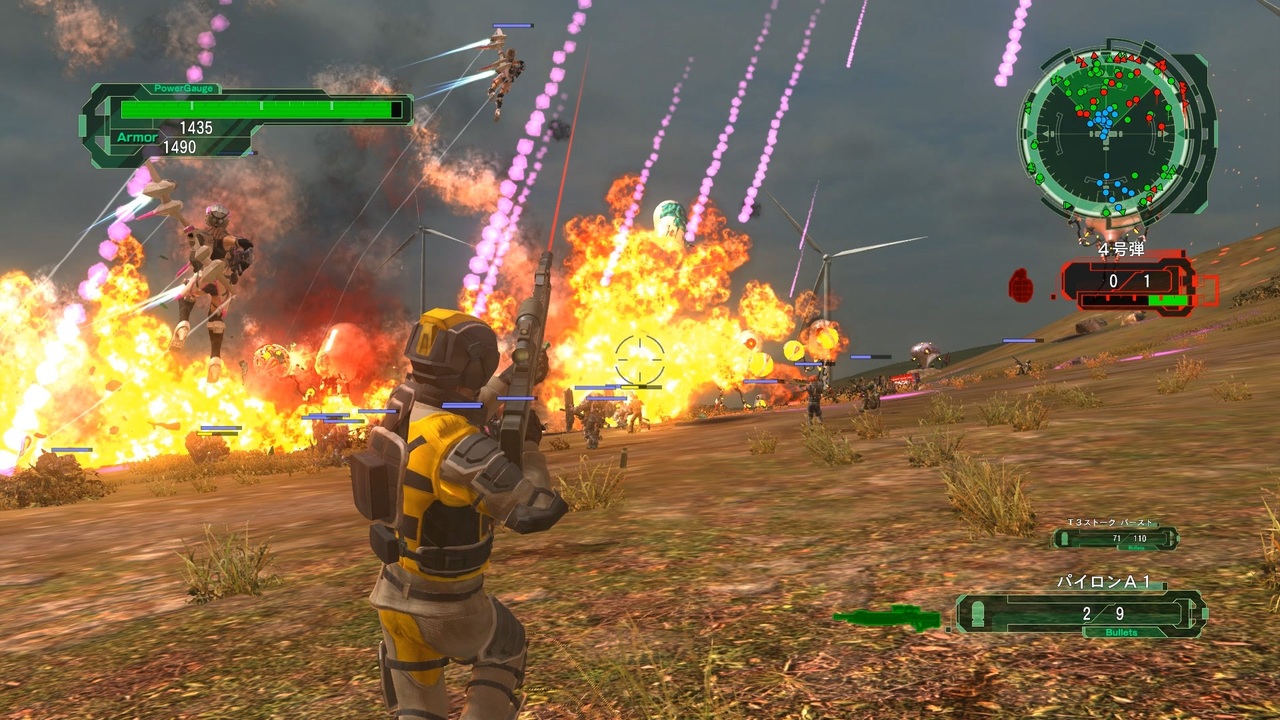The height and width of the screenshot is (720, 1280).
Task: Choose the 4号弾 grenade panel
Action: click(1128, 283)
